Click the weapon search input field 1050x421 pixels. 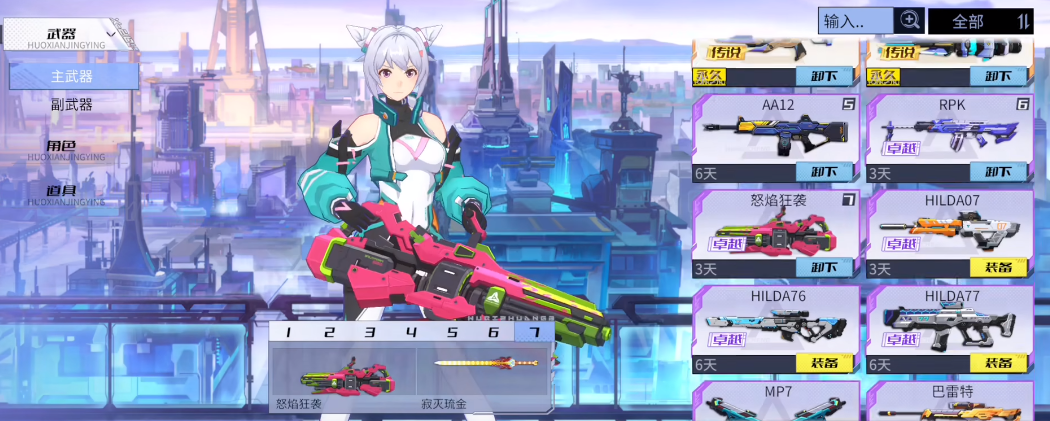[855, 20]
